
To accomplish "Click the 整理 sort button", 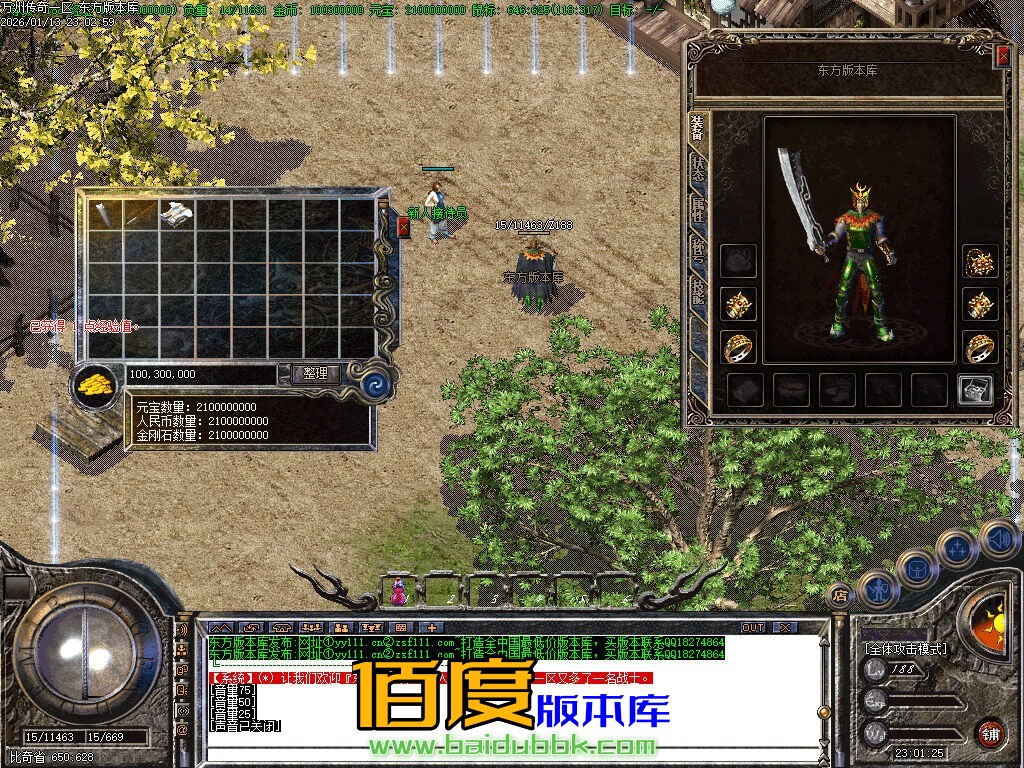I will (316, 374).
